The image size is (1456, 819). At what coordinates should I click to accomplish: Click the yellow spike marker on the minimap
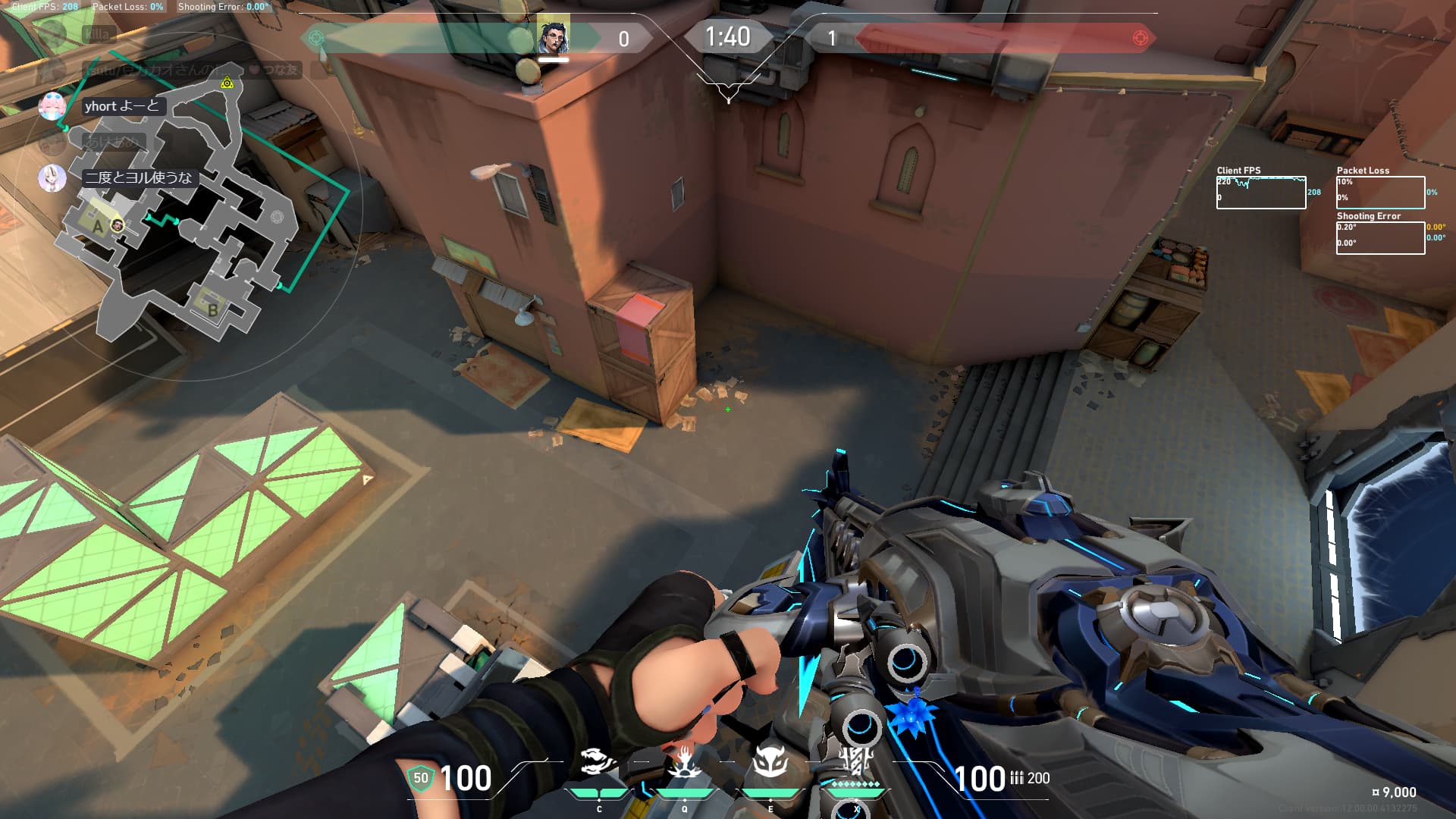click(x=227, y=83)
